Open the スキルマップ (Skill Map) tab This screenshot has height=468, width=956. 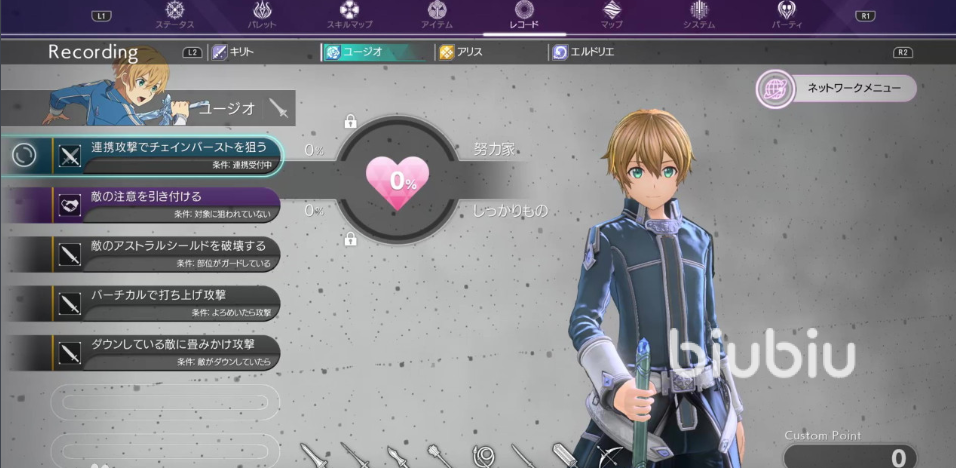349,14
